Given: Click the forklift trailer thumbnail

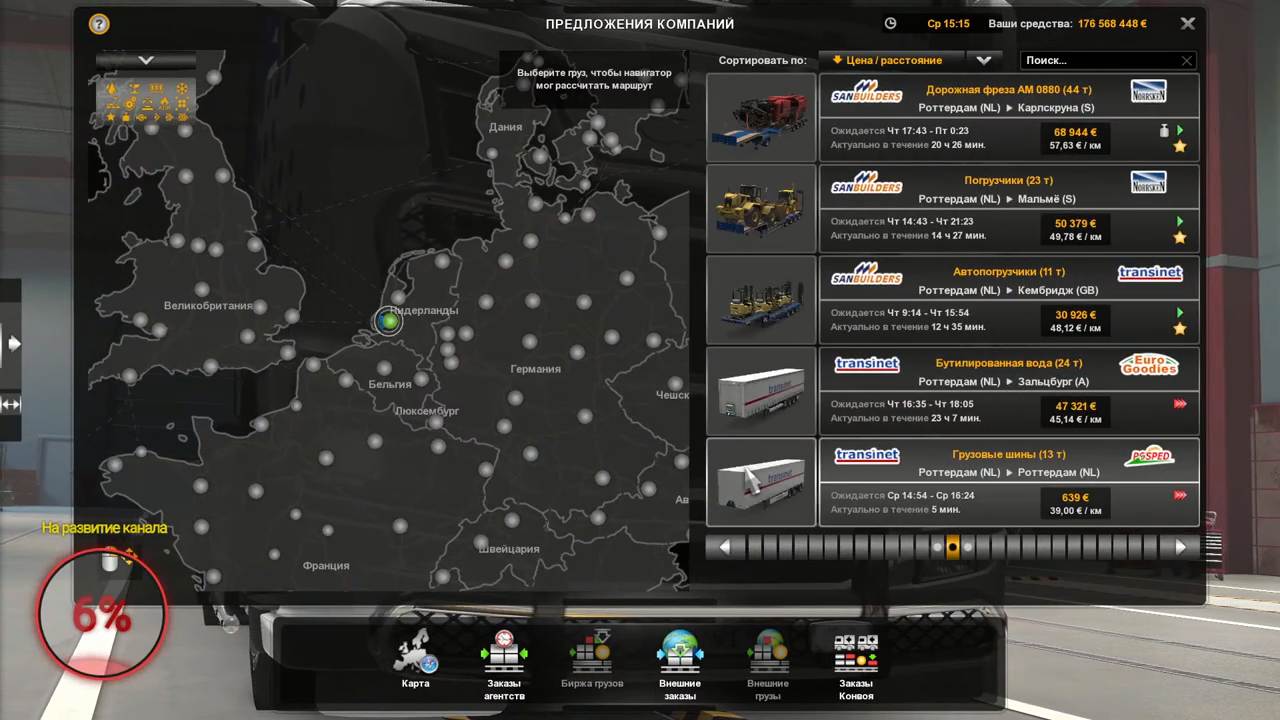Looking at the screenshot, I should [761, 300].
